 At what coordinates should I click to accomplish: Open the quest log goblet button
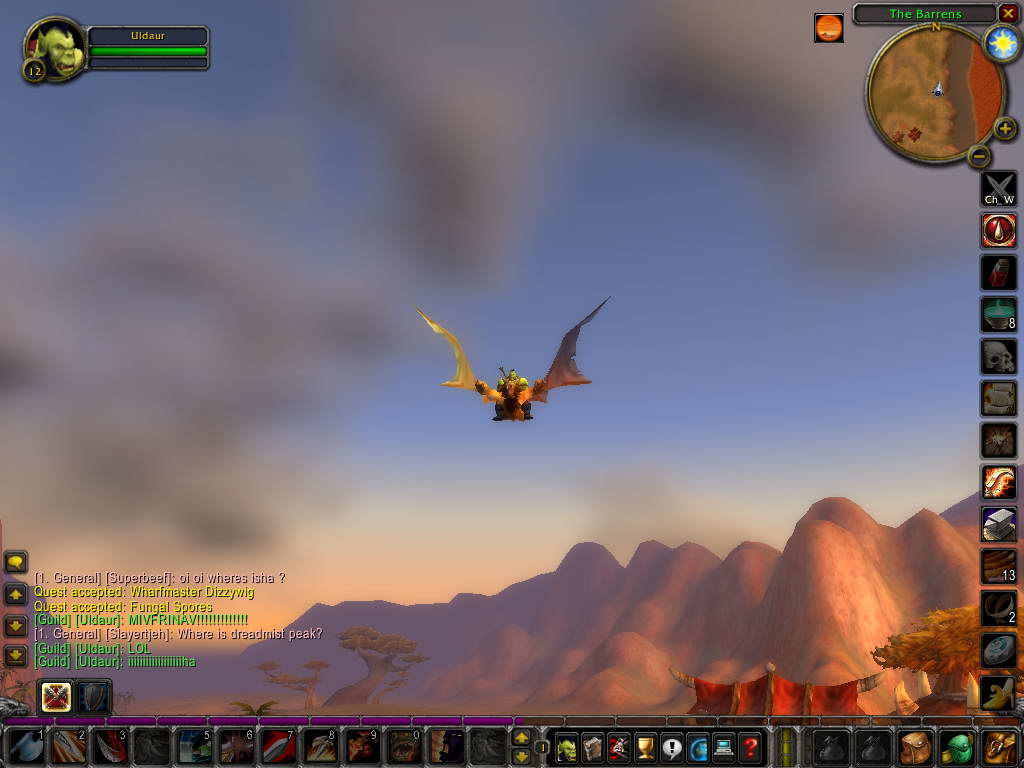coord(645,746)
